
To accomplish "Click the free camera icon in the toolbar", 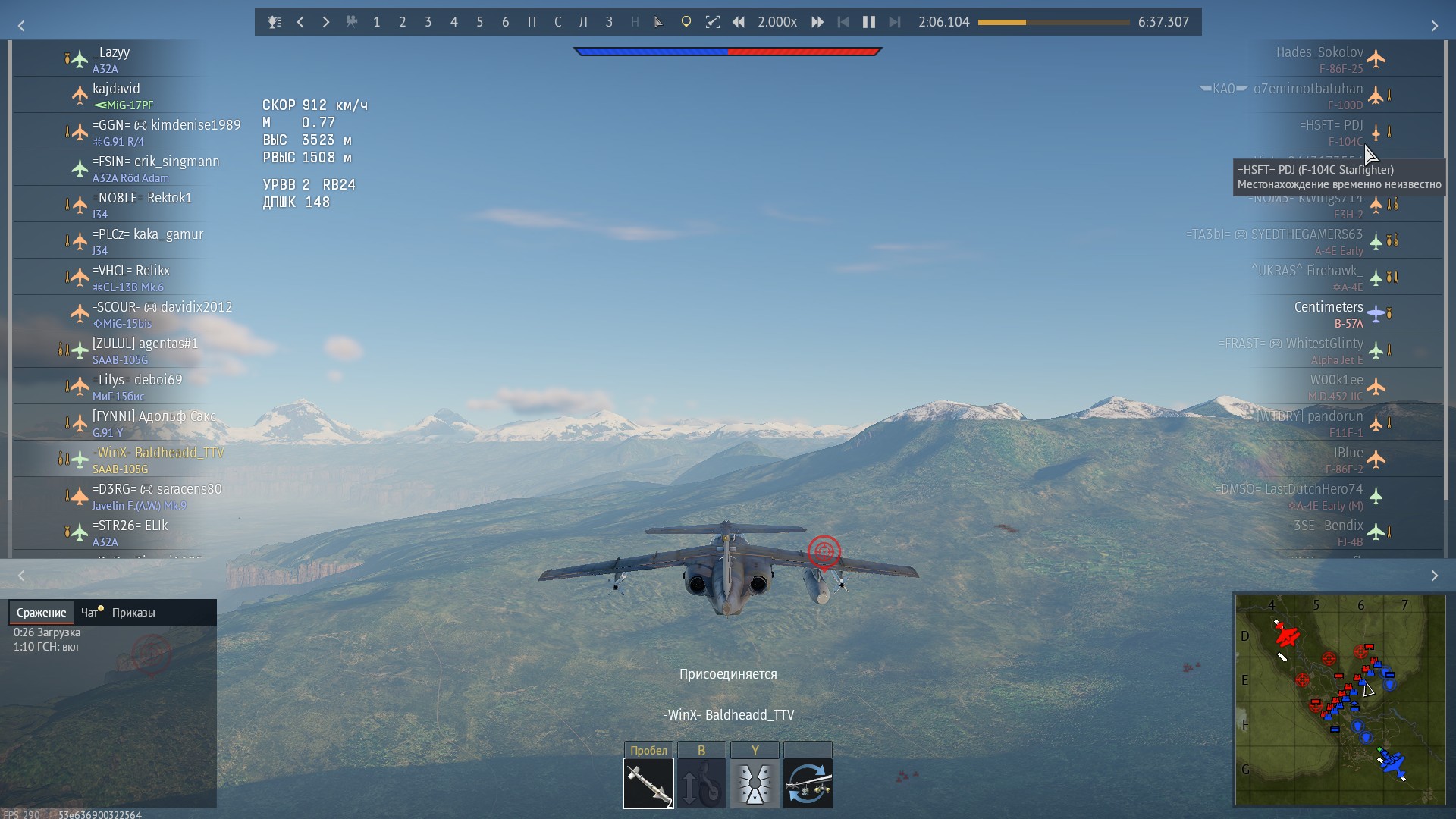I will pyautogui.click(x=351, y=22).
